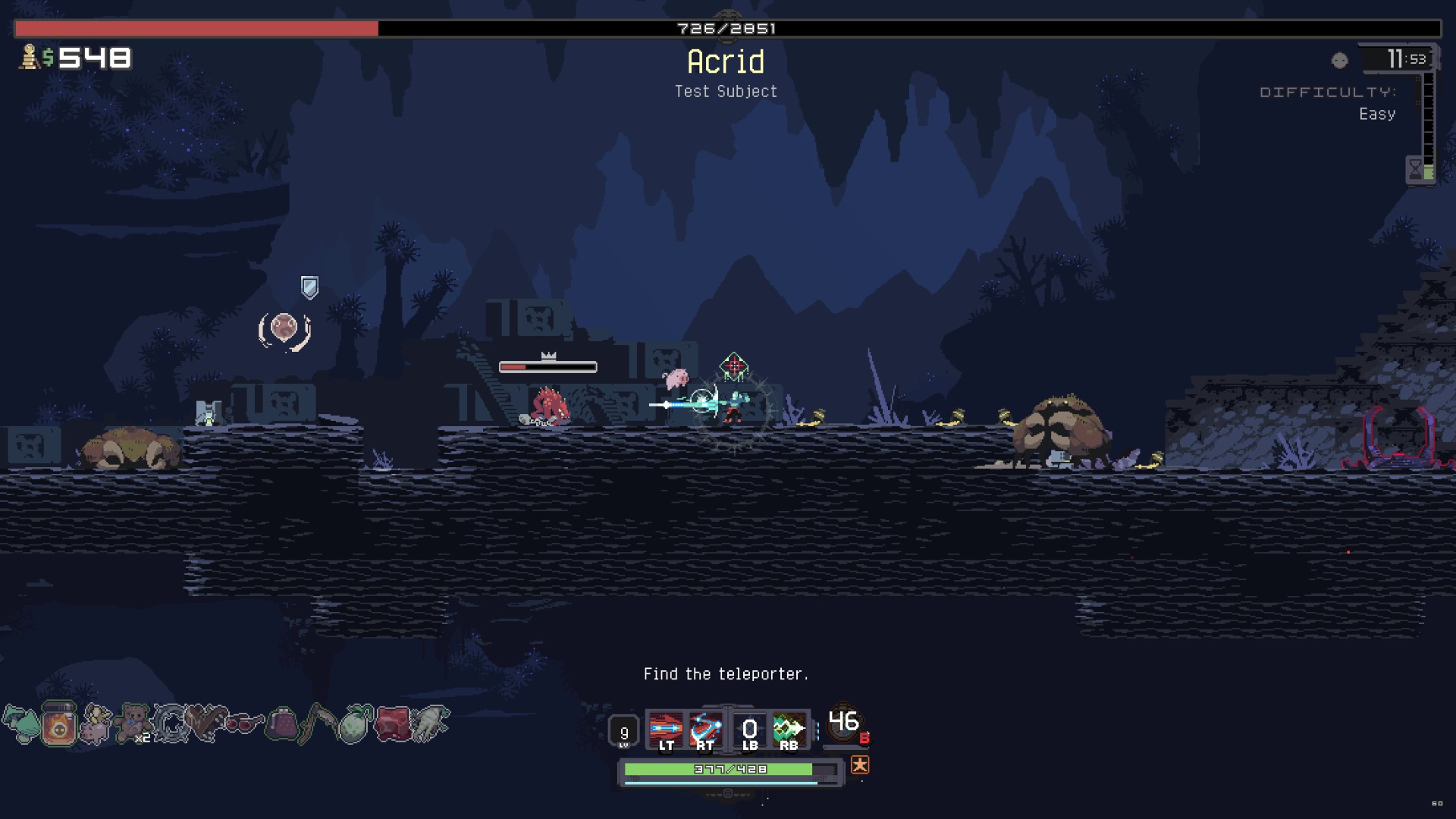Click the orange star buff icon
This screenshot has width=1456, height=819.
[859, 765]
